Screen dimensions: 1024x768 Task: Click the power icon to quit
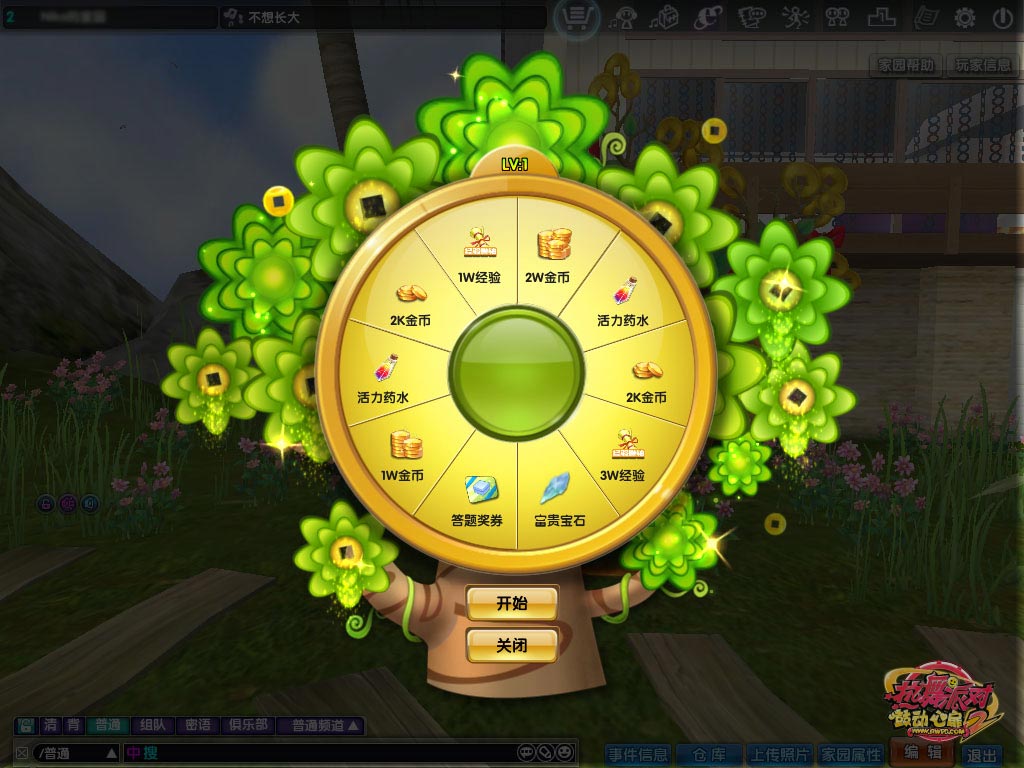pos(1002,17)
